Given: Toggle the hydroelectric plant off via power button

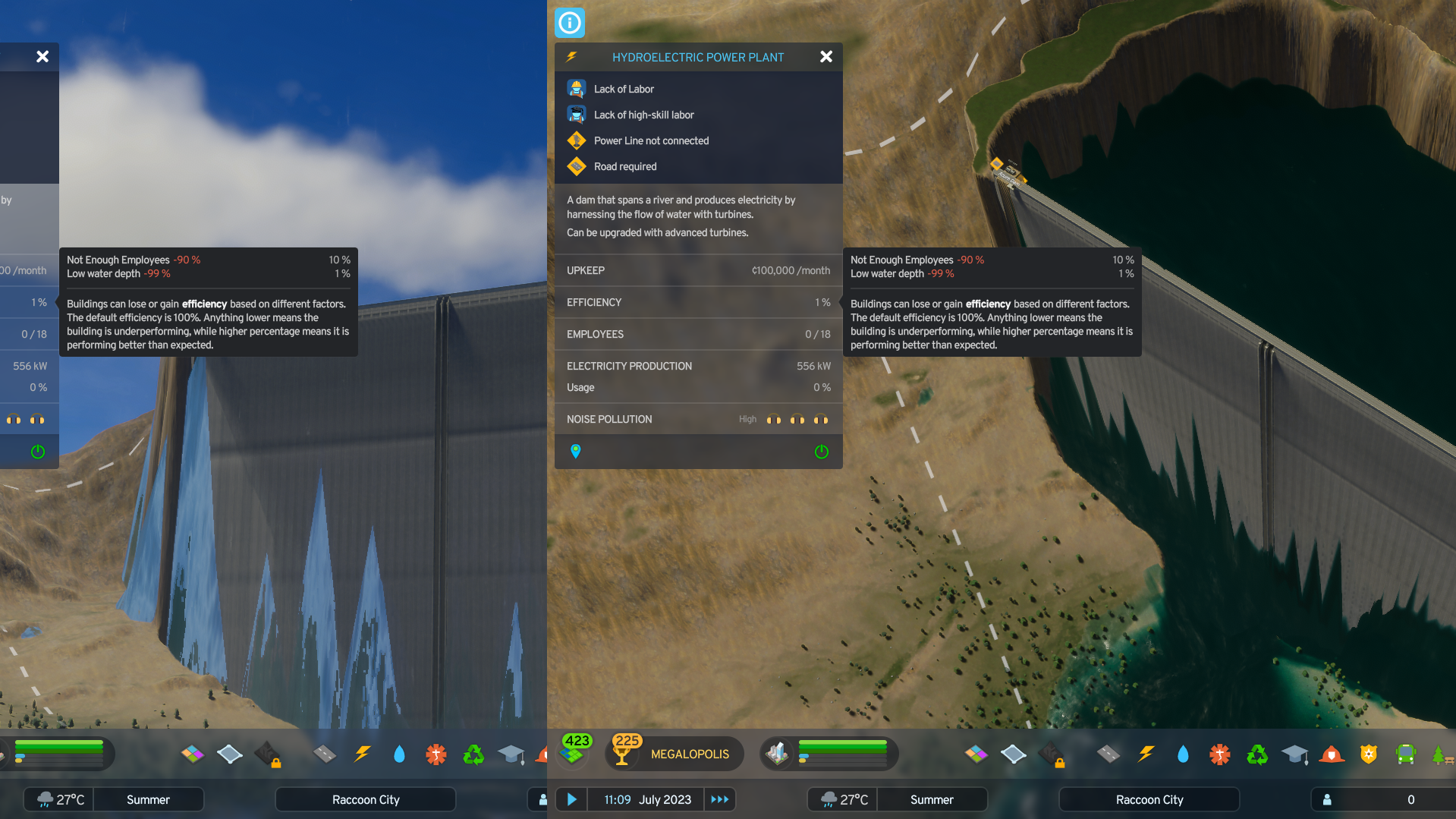Looking at the screenshot, I should point(820,451).
